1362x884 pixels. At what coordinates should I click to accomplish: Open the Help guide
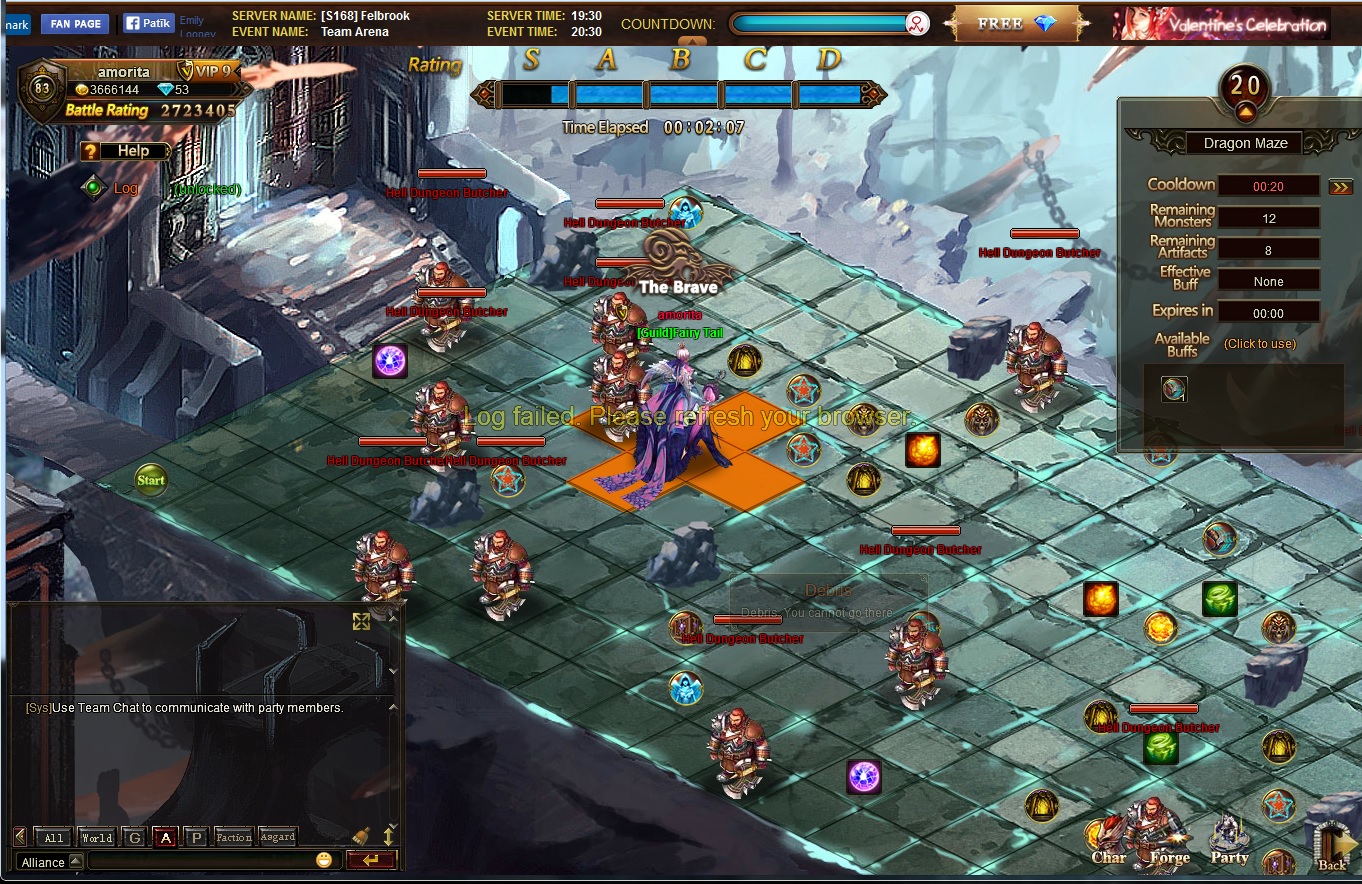coord(125,151)
